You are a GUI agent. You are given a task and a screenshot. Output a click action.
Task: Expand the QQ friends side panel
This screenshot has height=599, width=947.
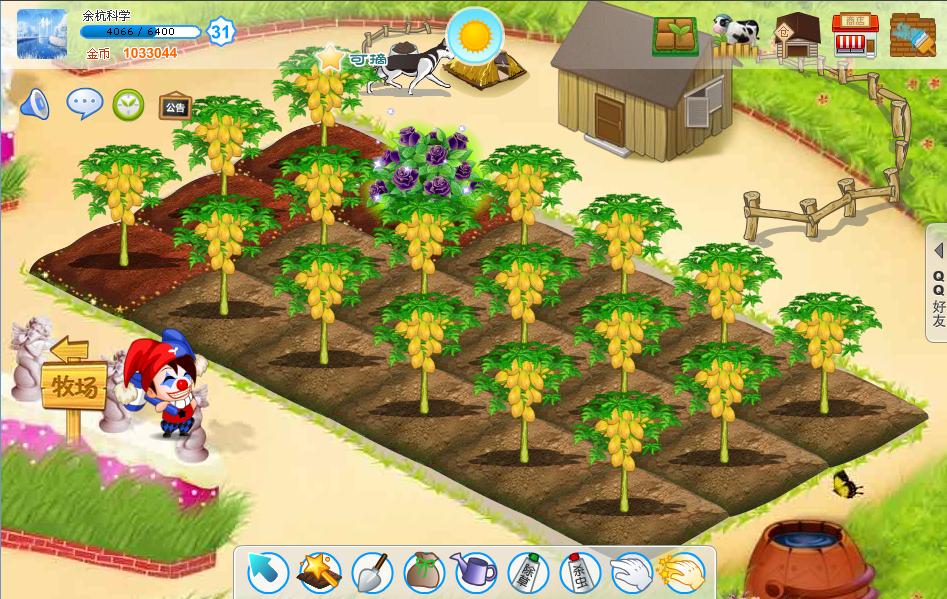tap(938, 284)
